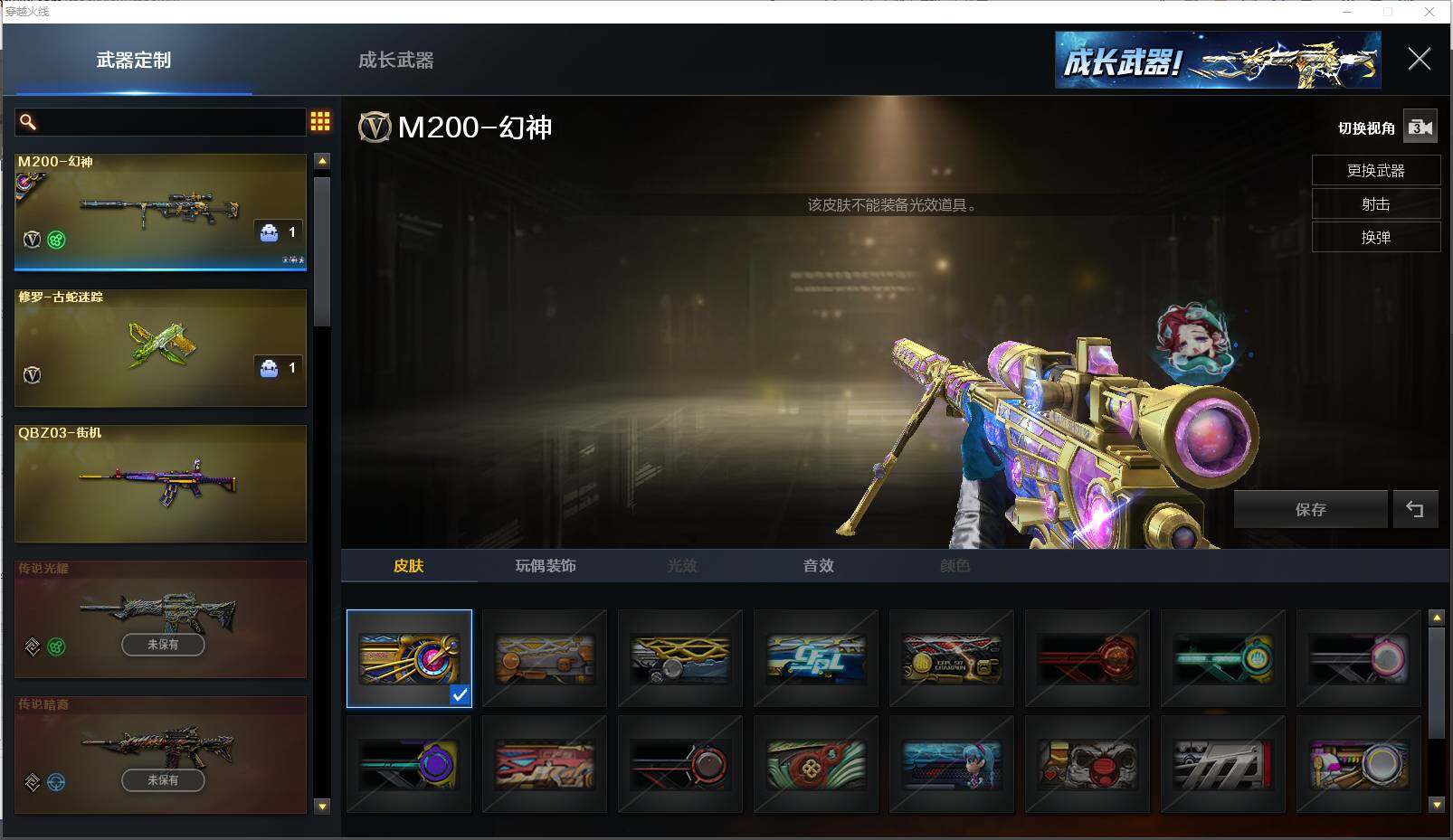1453x840 pixels.
Task: Select the M200-幻神 weapon entry
Action: 160,212
